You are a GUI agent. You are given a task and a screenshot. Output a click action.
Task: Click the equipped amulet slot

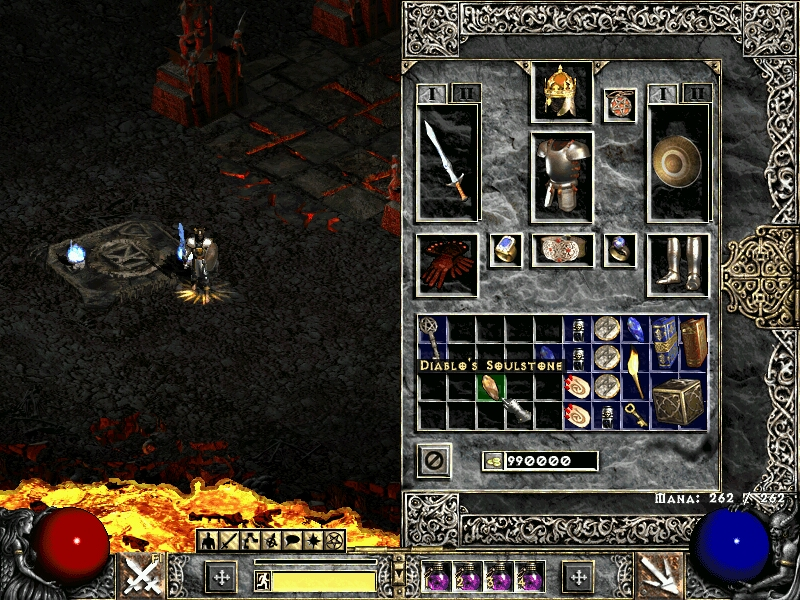[620, 106]
